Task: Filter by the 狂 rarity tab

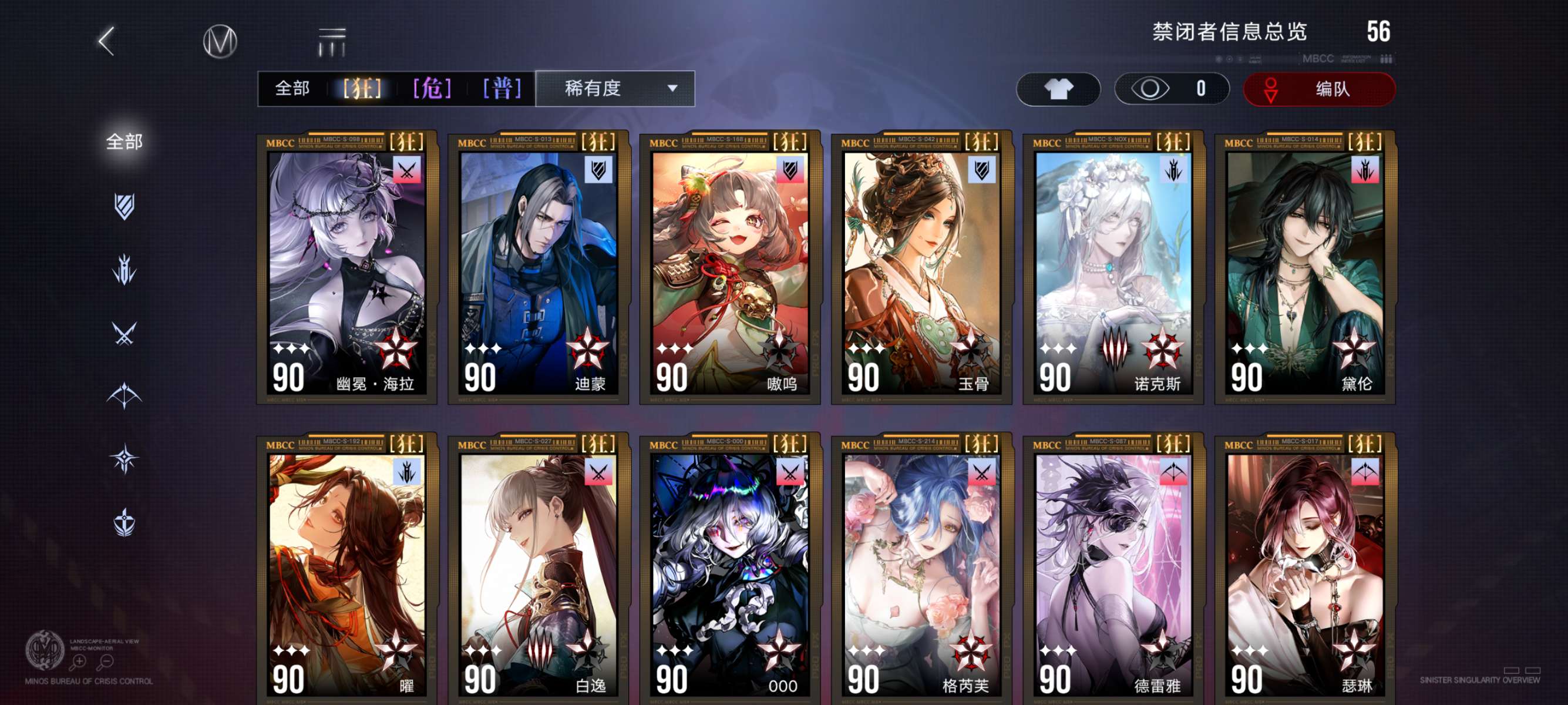Action: pos(362,89)
